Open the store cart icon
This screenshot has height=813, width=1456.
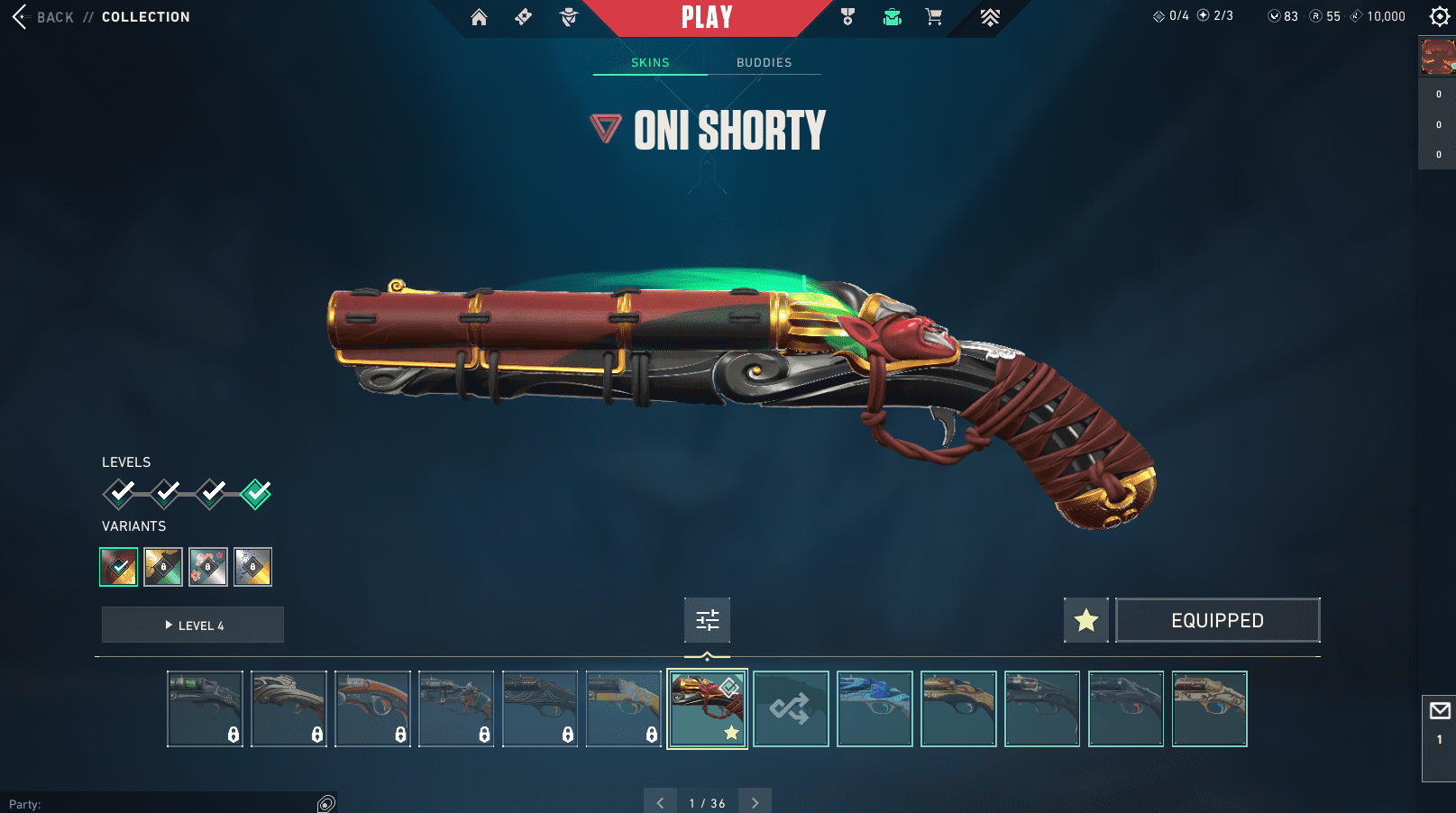pos(934,17)
